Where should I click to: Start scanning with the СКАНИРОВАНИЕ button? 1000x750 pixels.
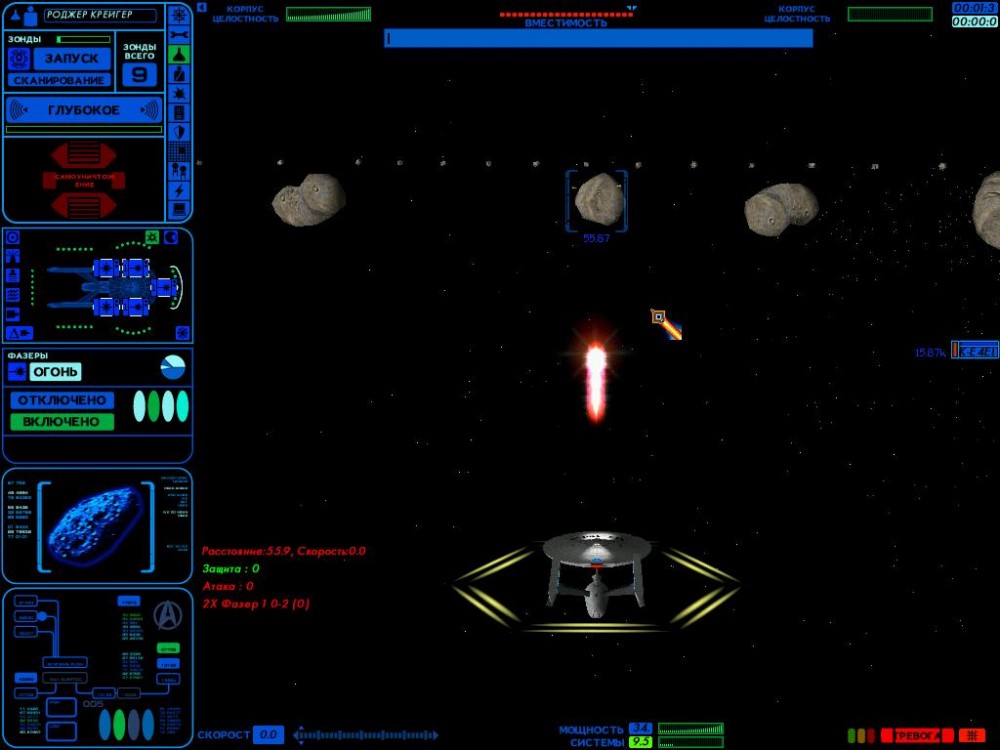click(x=59, y=80)
